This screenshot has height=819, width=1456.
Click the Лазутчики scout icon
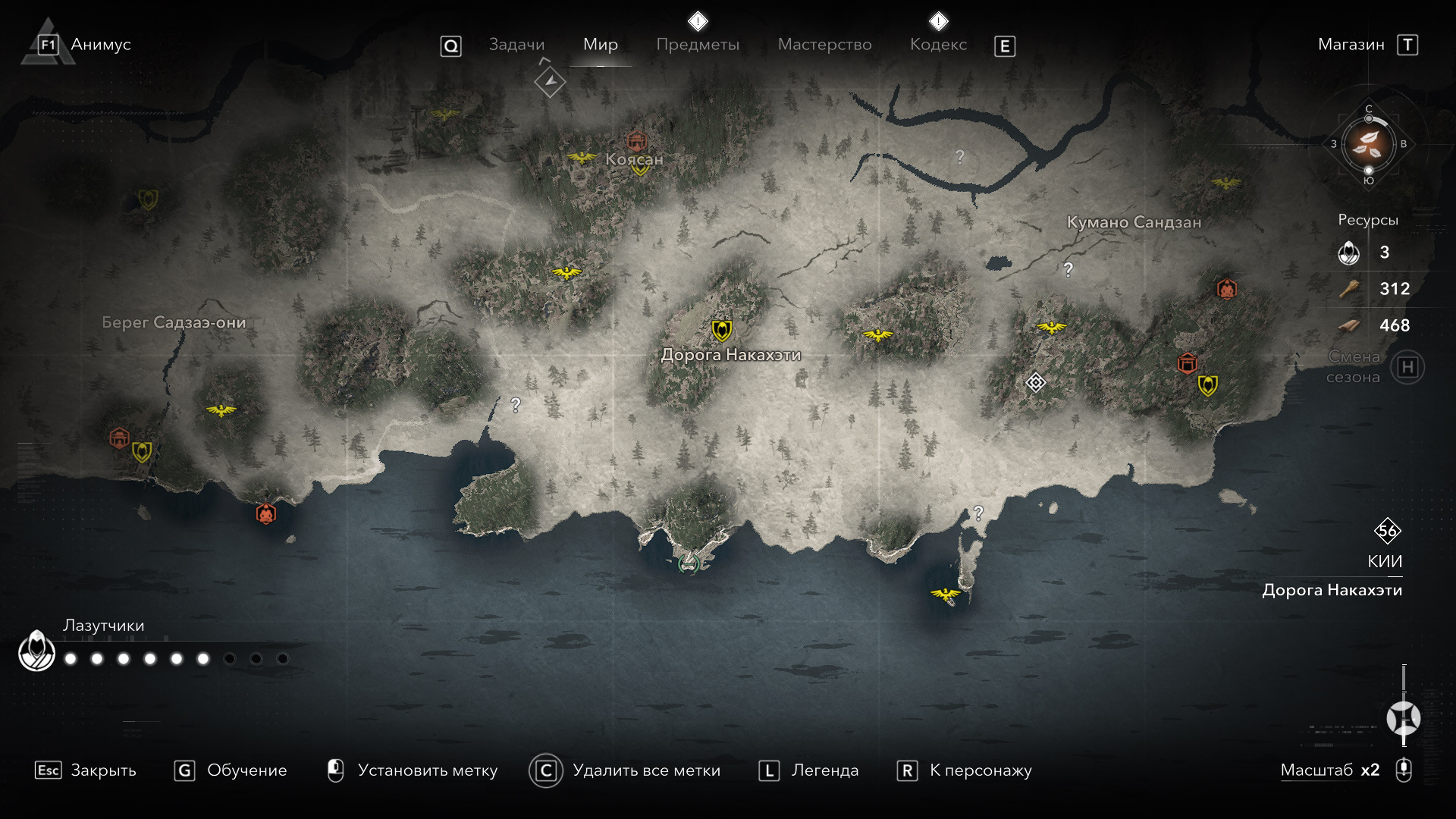(36, 651)
